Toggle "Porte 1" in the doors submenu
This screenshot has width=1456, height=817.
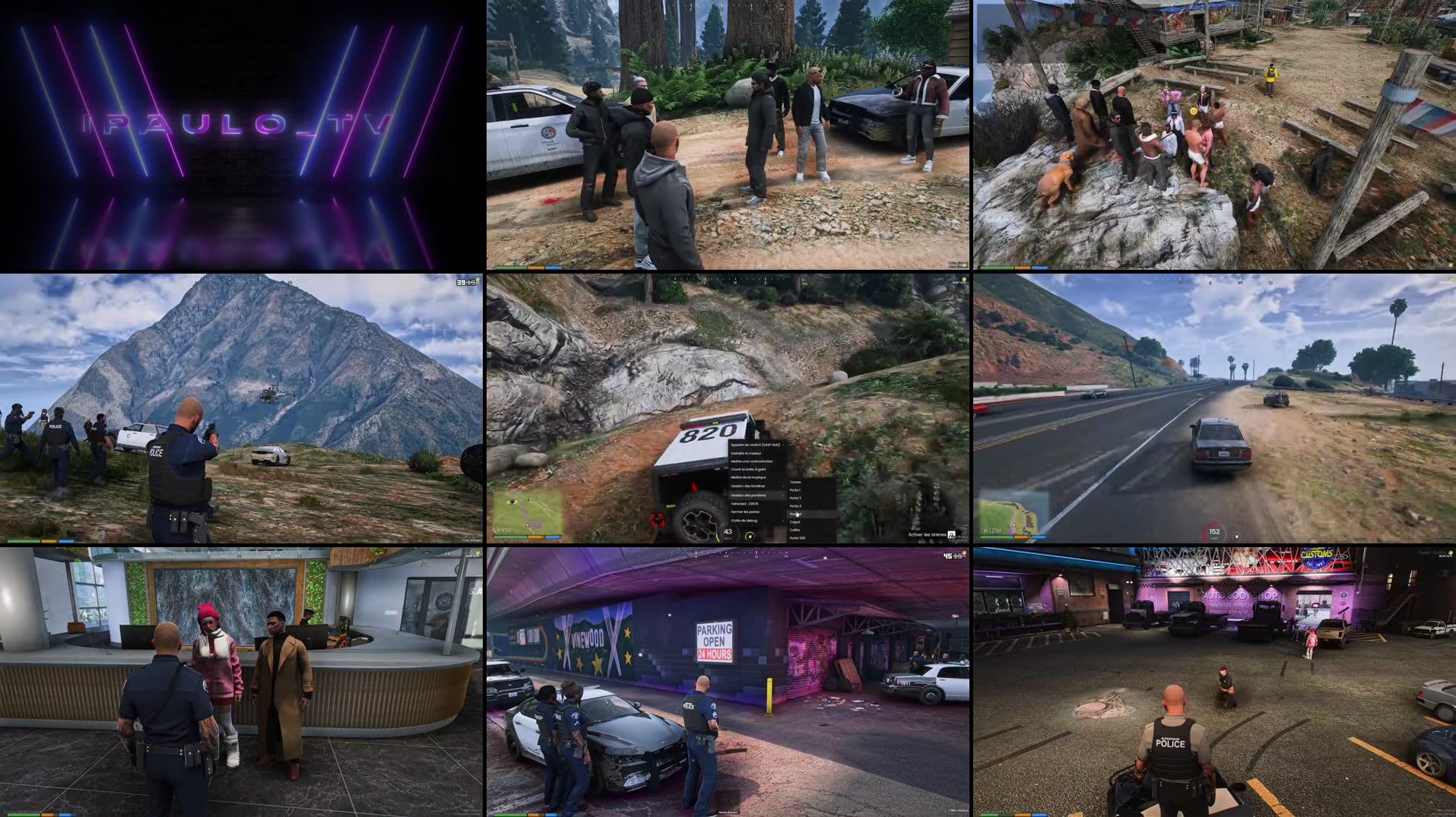point(795,490)
